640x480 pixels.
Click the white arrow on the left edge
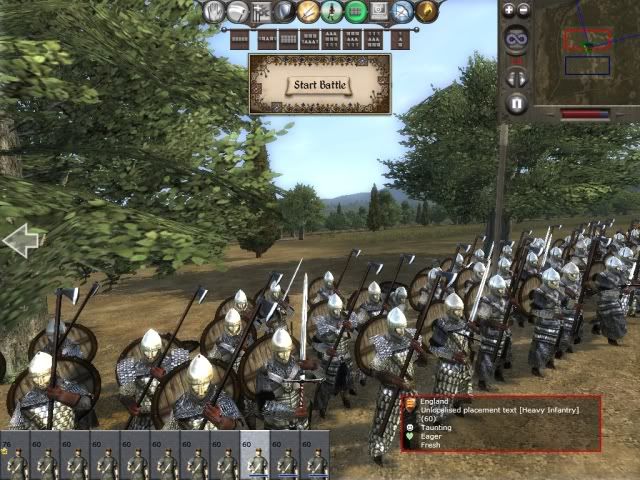21,240
